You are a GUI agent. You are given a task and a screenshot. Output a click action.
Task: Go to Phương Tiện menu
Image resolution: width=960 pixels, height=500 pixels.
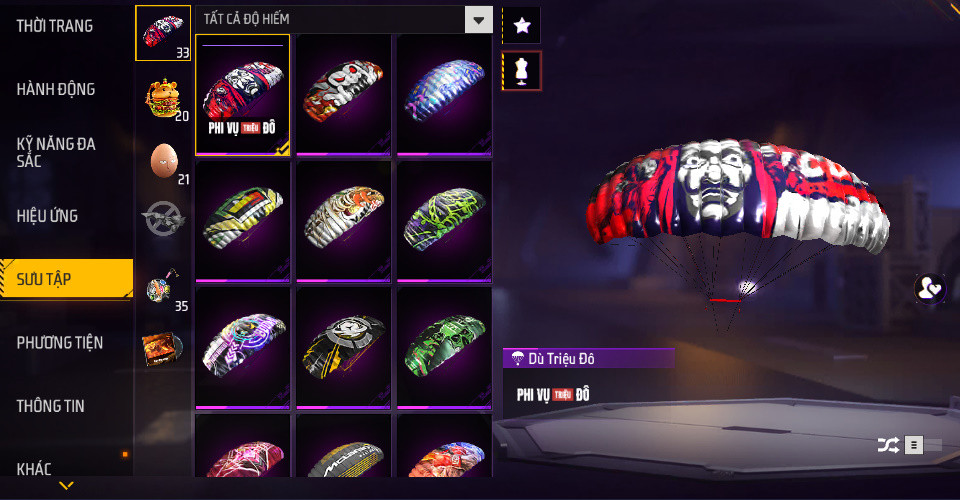[x=60, y=343]
